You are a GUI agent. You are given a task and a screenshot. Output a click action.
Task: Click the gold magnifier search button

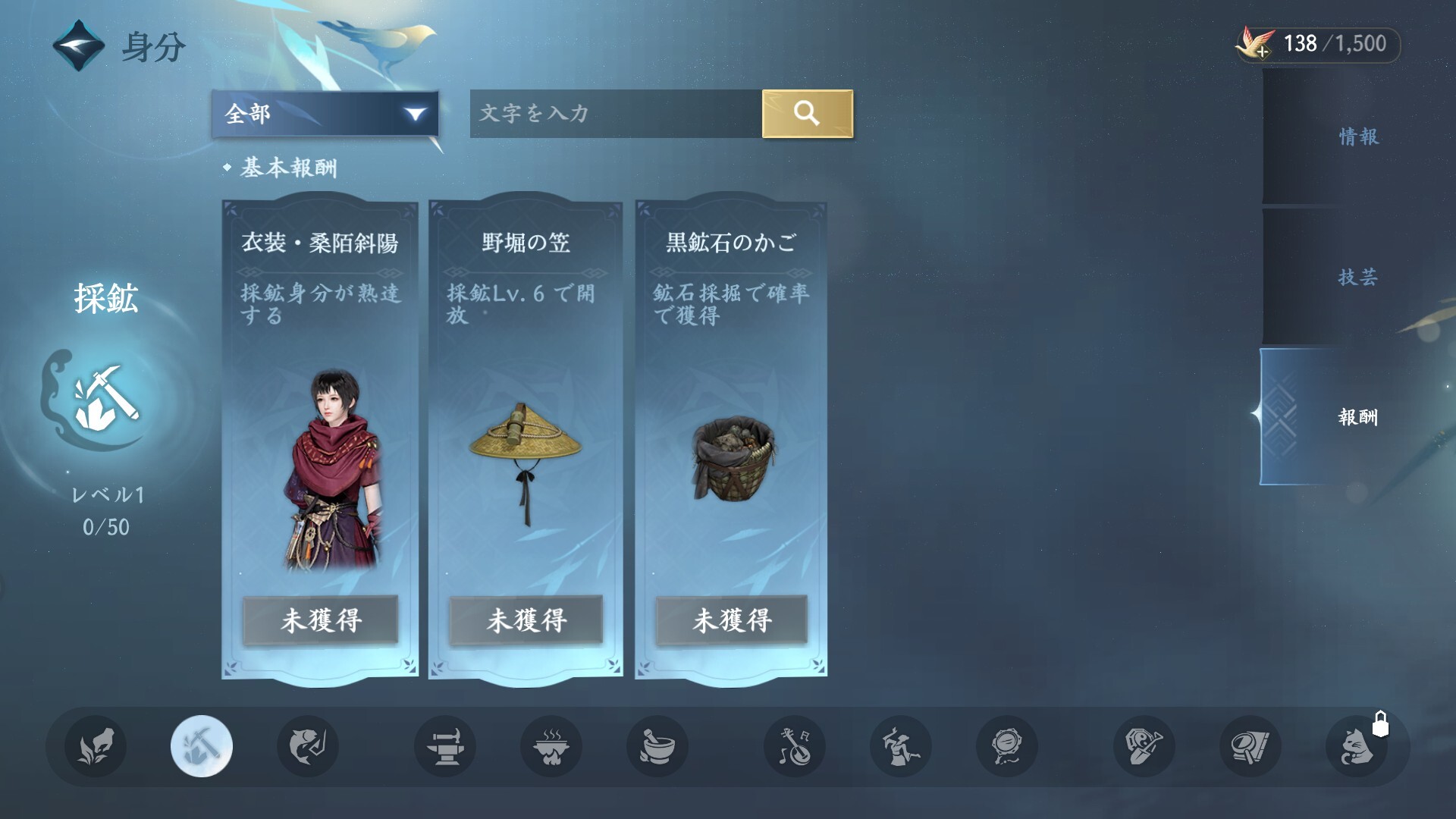tap(807, 114)
